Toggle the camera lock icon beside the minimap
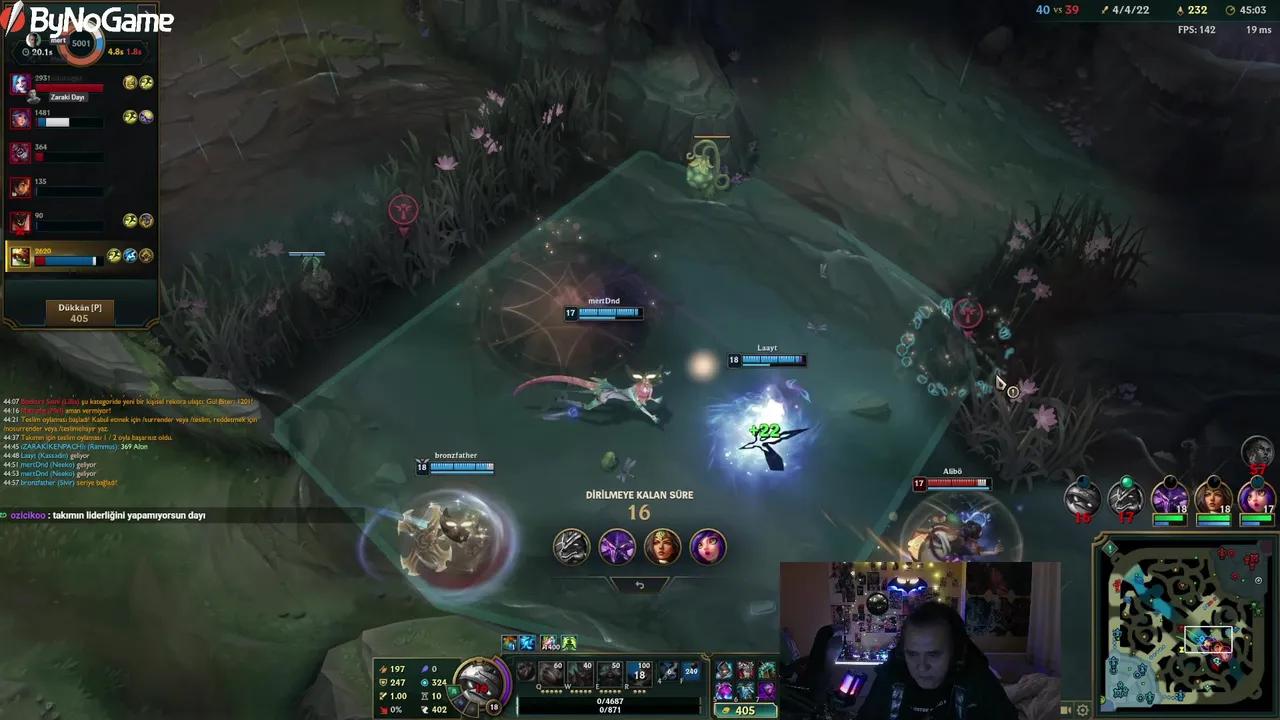This screenshot has width=1280, height=720. click(1064, 710)
